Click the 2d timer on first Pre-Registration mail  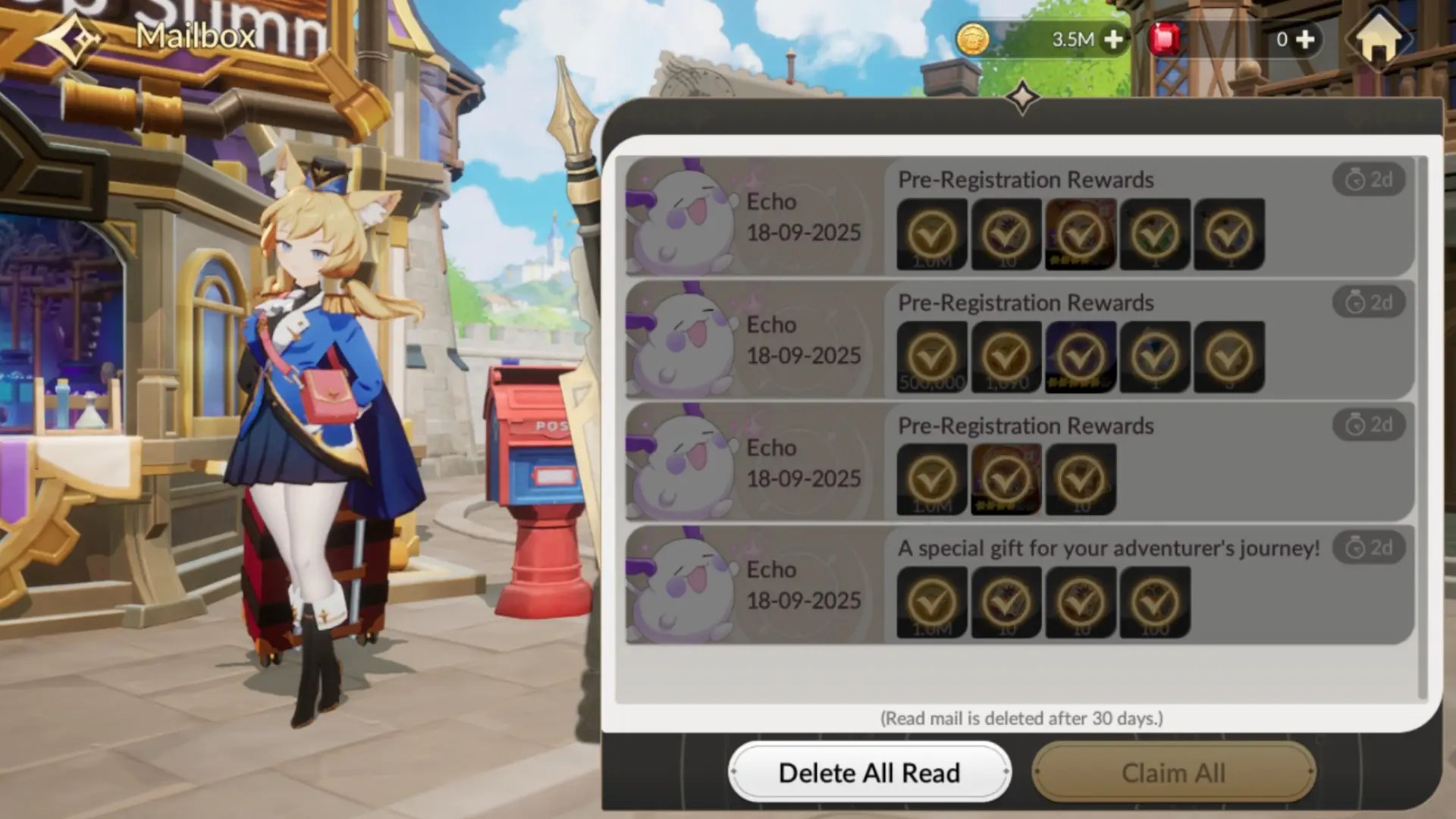click(x=1367, y=180)
